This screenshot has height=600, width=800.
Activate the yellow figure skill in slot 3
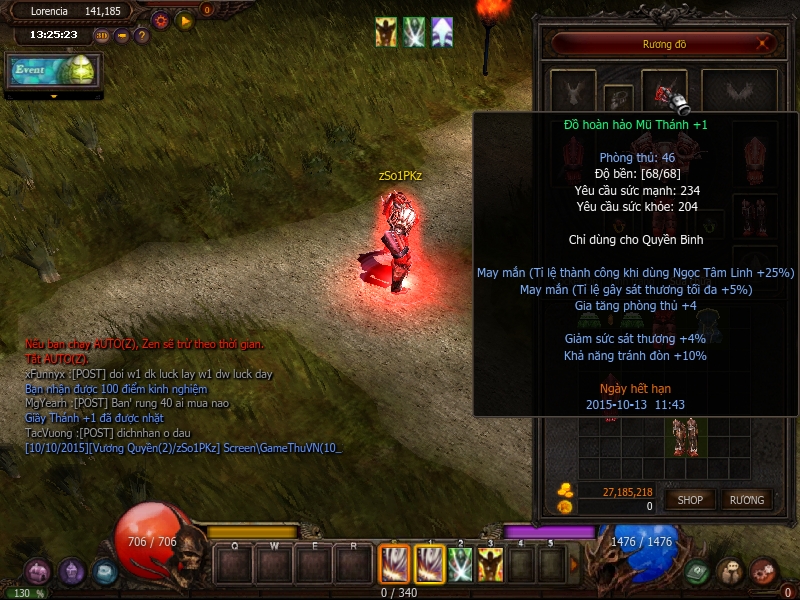pos(490,565)
